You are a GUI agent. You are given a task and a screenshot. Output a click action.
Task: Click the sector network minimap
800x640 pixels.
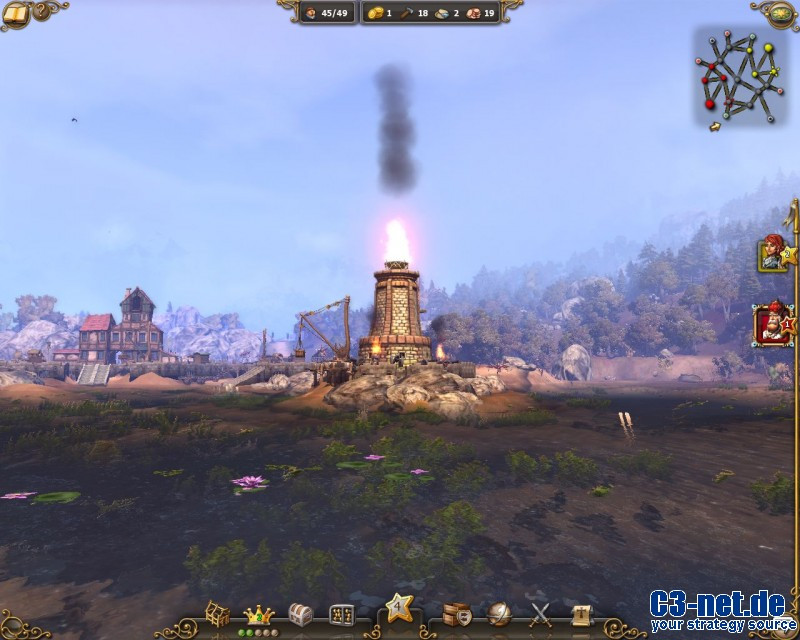[739, 75]
